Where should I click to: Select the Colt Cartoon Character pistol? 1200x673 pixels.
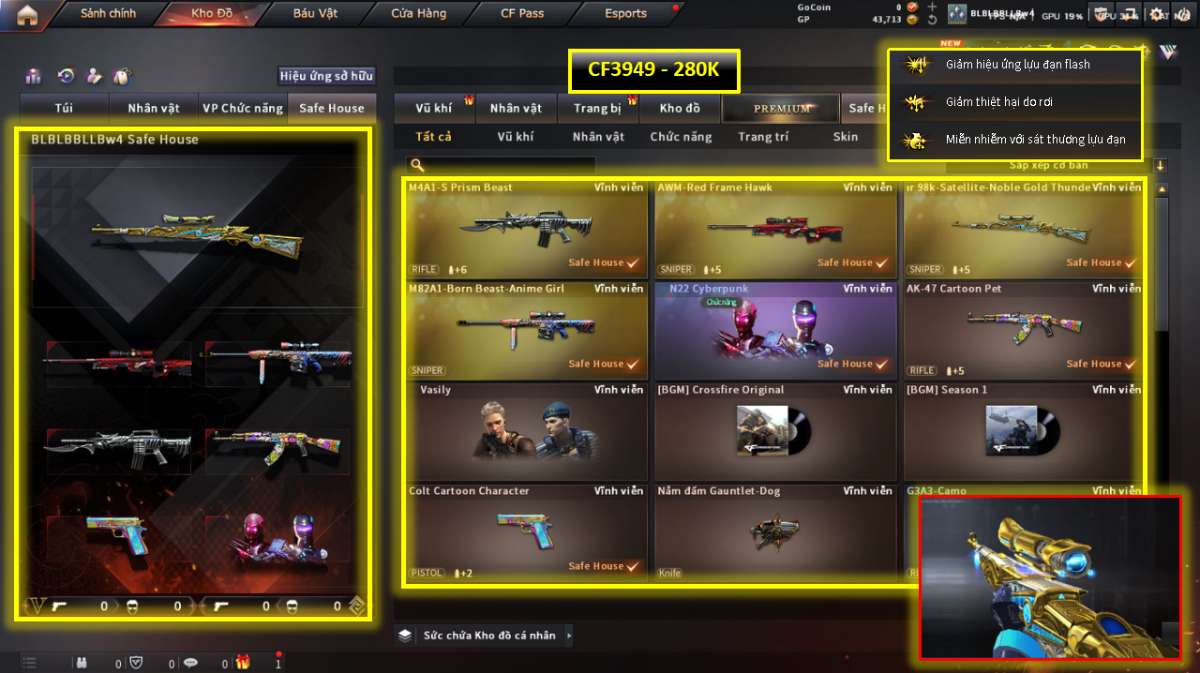point(526,532)
